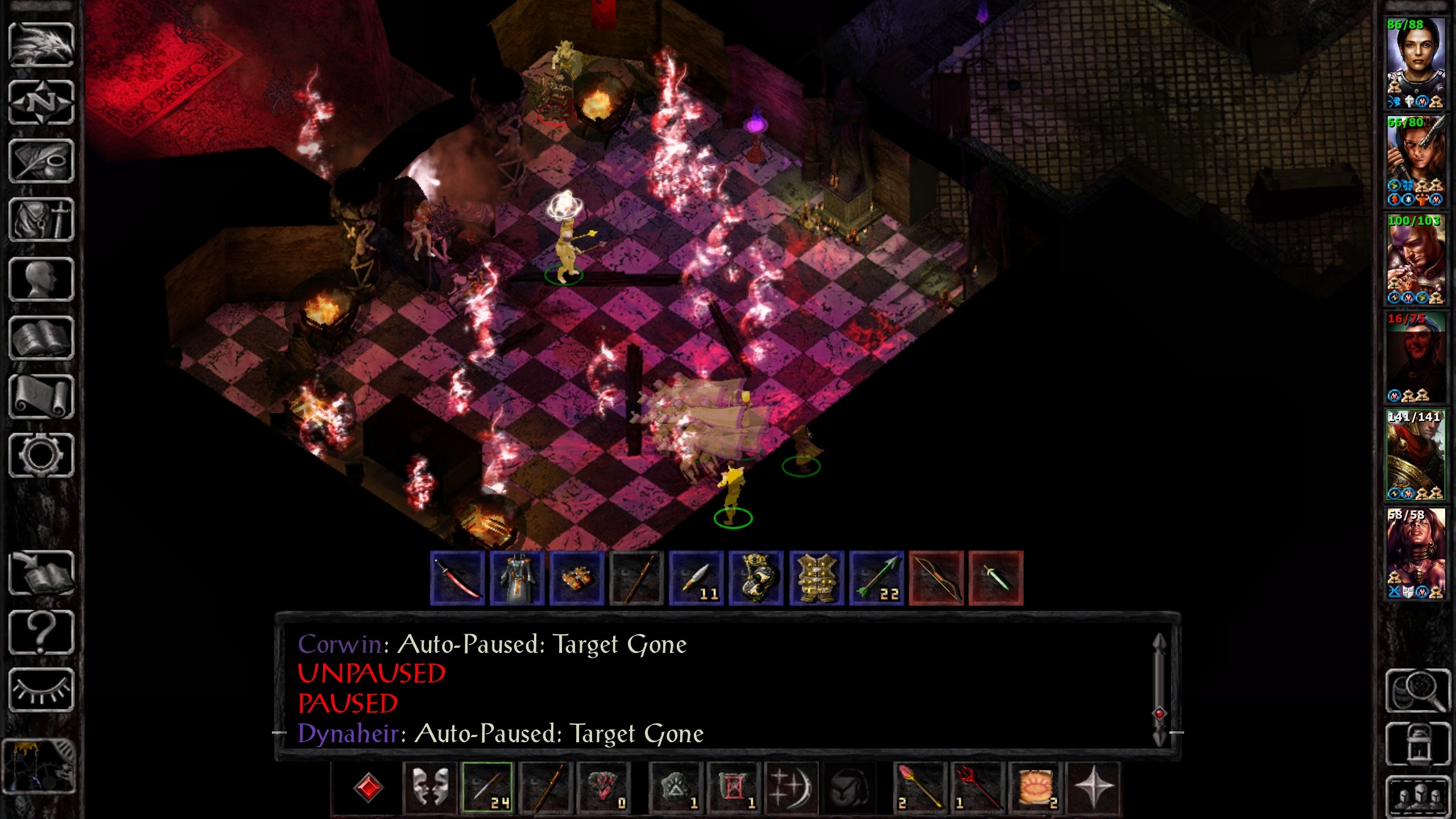Open the mage spellbook (open book icon)
Viewport: 1456px width, 819px height.
point(41,338)
